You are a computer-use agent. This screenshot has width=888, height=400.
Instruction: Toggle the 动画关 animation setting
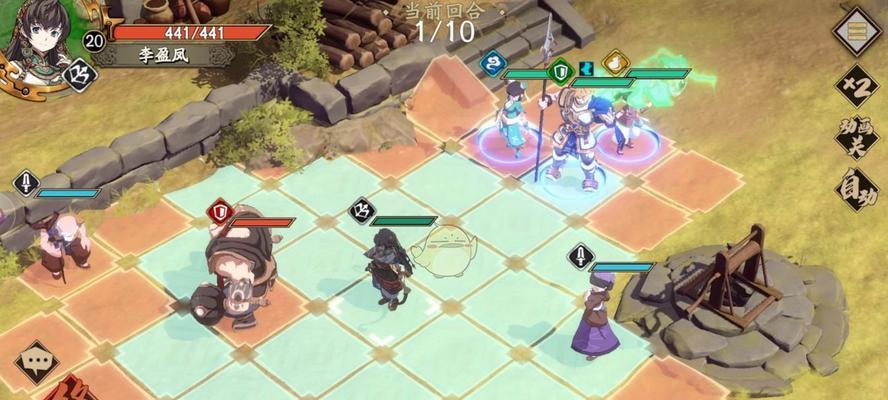click(857, 138)
